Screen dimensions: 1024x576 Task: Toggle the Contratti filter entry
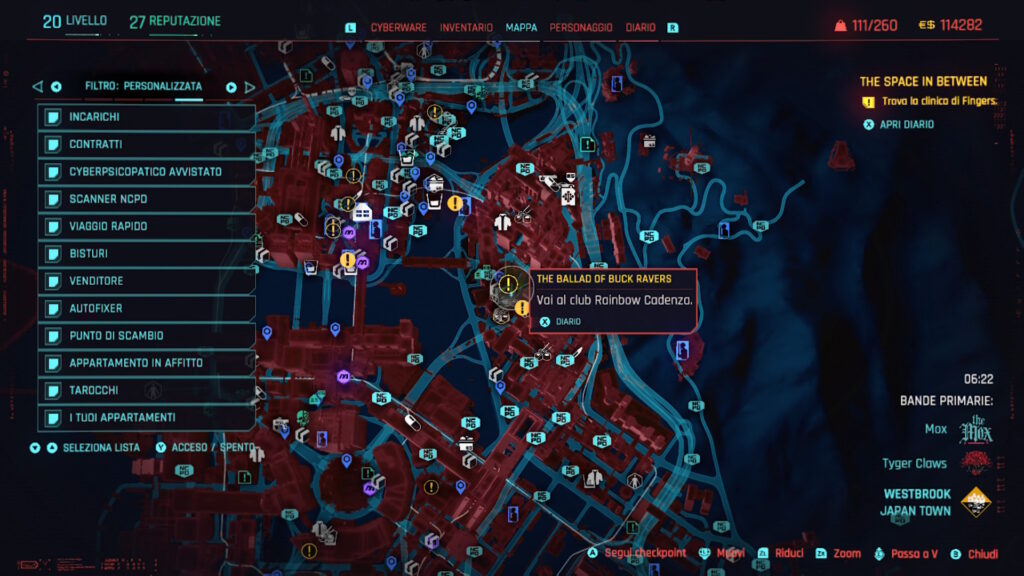click(x=145, y=145)
